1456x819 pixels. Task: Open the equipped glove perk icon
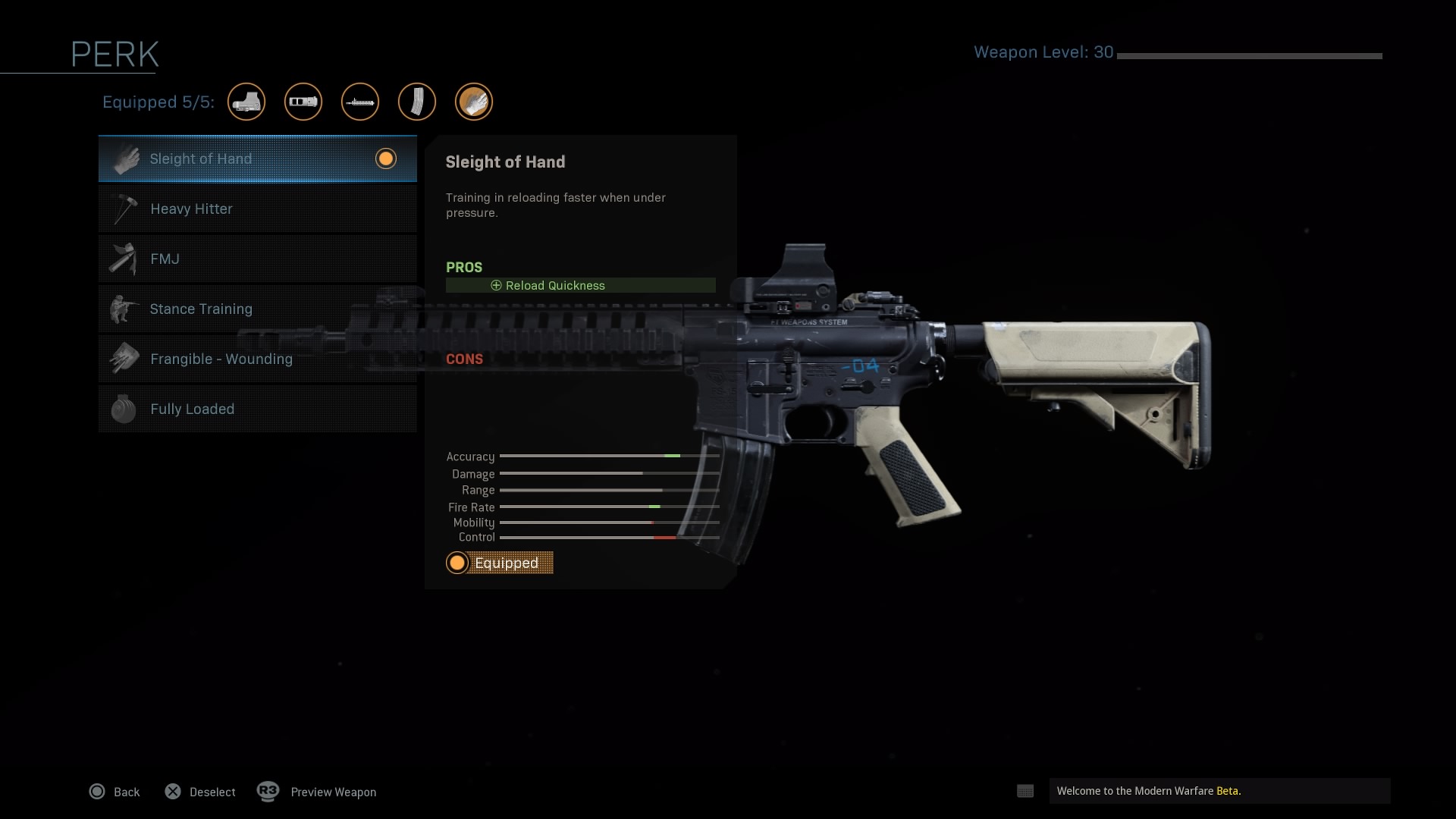474,102
